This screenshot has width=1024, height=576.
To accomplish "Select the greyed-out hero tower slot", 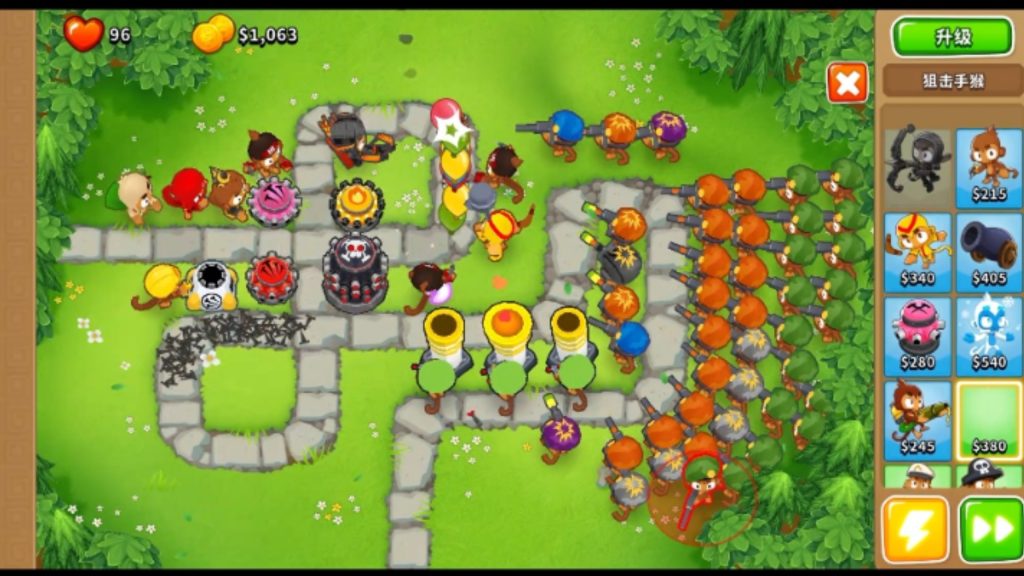I will (917, 165).
